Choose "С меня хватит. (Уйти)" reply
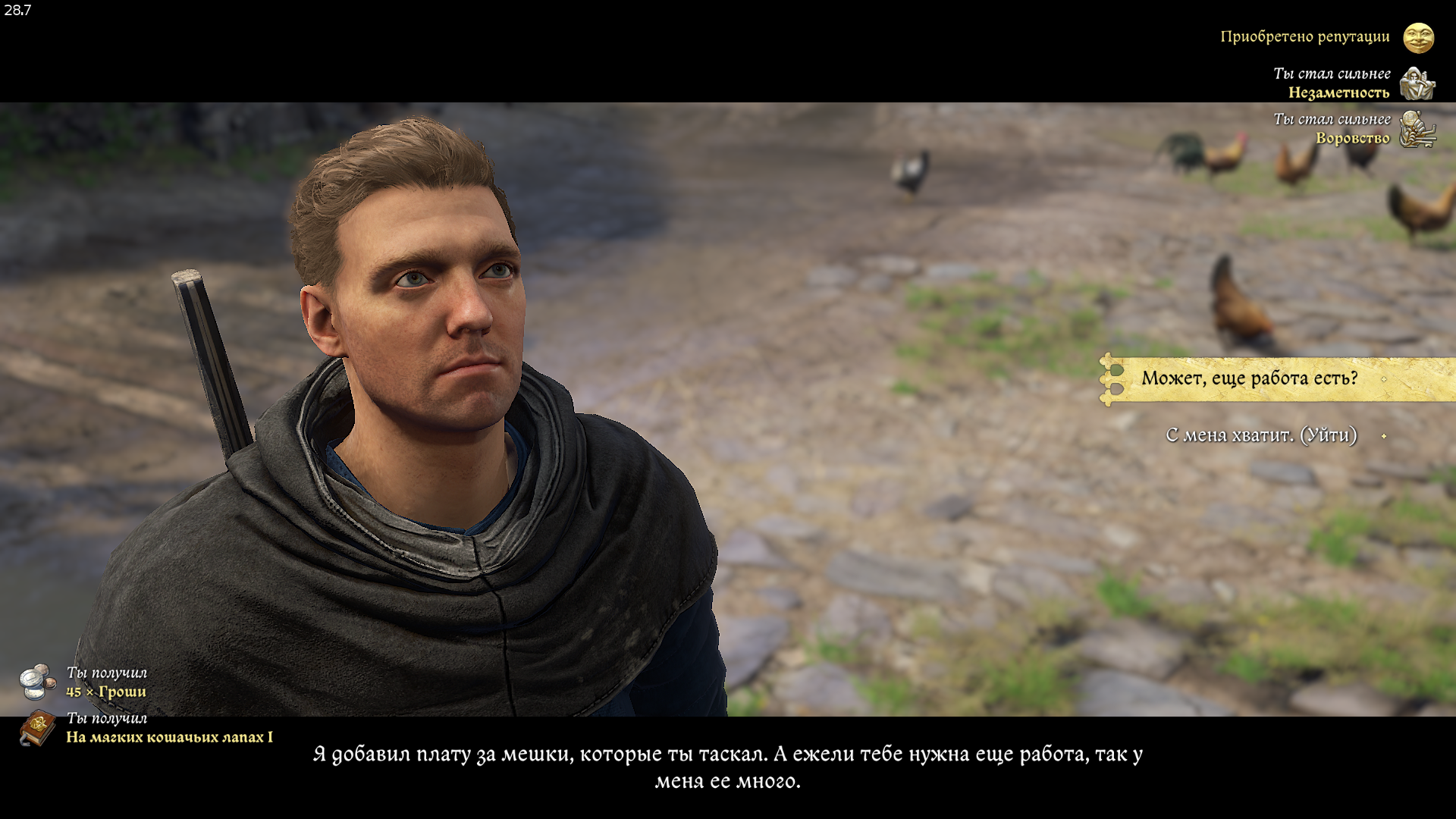This screenshot has height=819, width=1456. tap(1260, 435)
